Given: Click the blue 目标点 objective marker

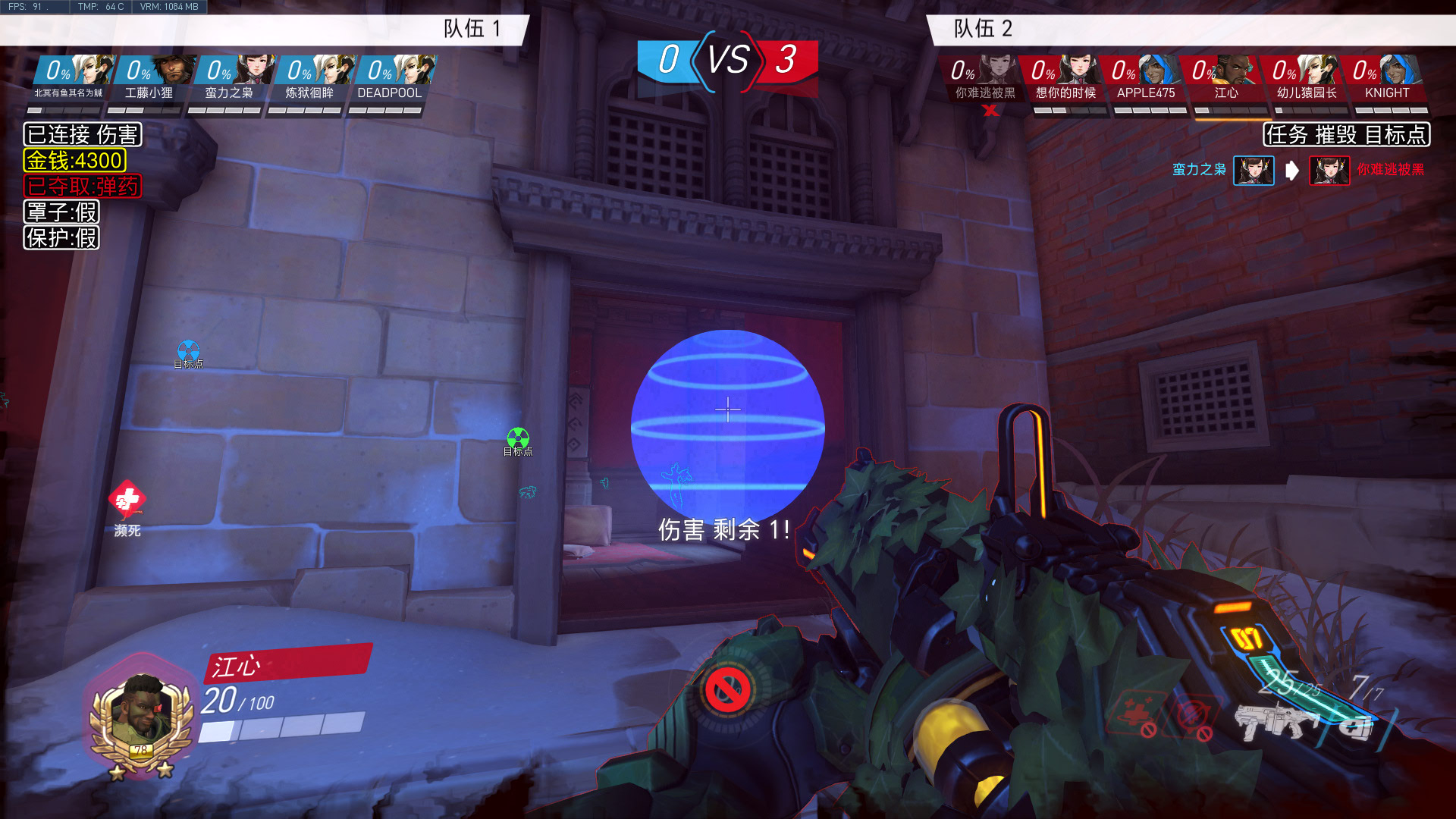Looking at the screenshot, I should click(188, 352).
